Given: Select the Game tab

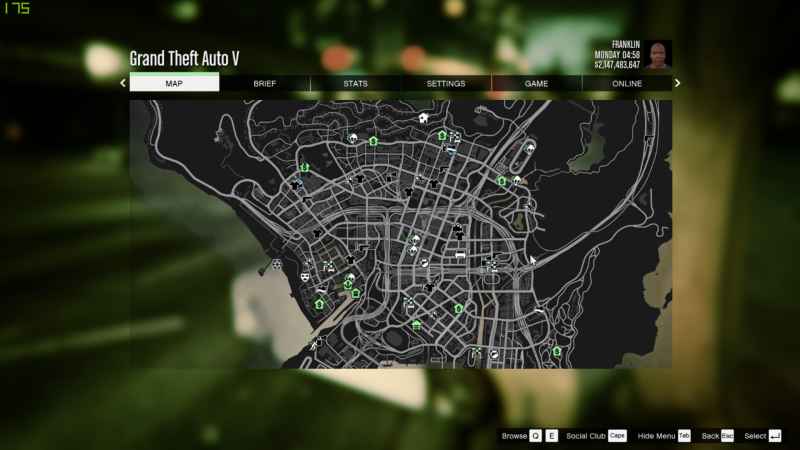Looking at the screenshot, I should tap(536, 84).
